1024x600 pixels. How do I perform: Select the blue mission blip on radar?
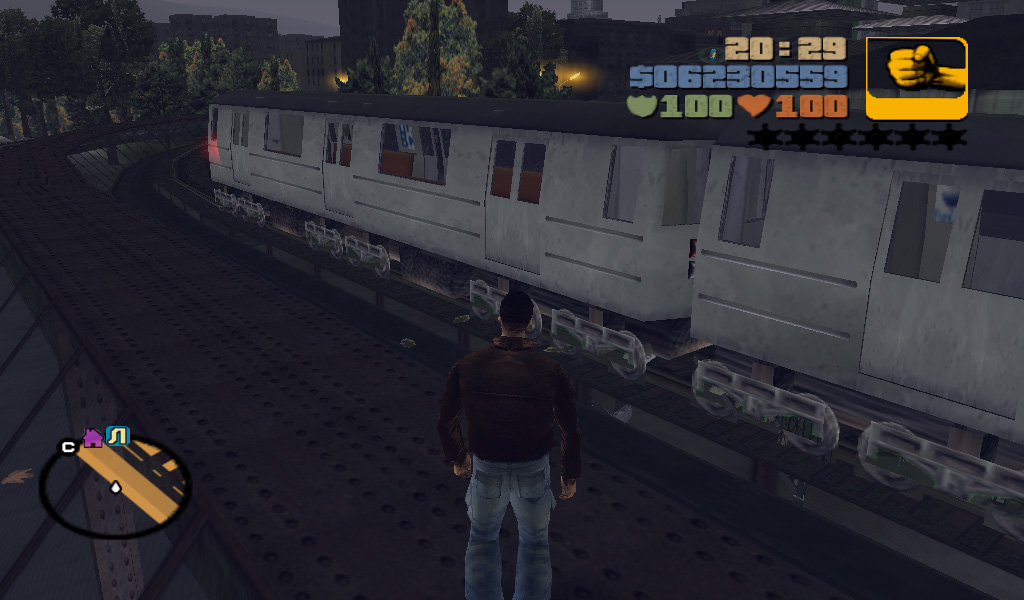point(118,436)
